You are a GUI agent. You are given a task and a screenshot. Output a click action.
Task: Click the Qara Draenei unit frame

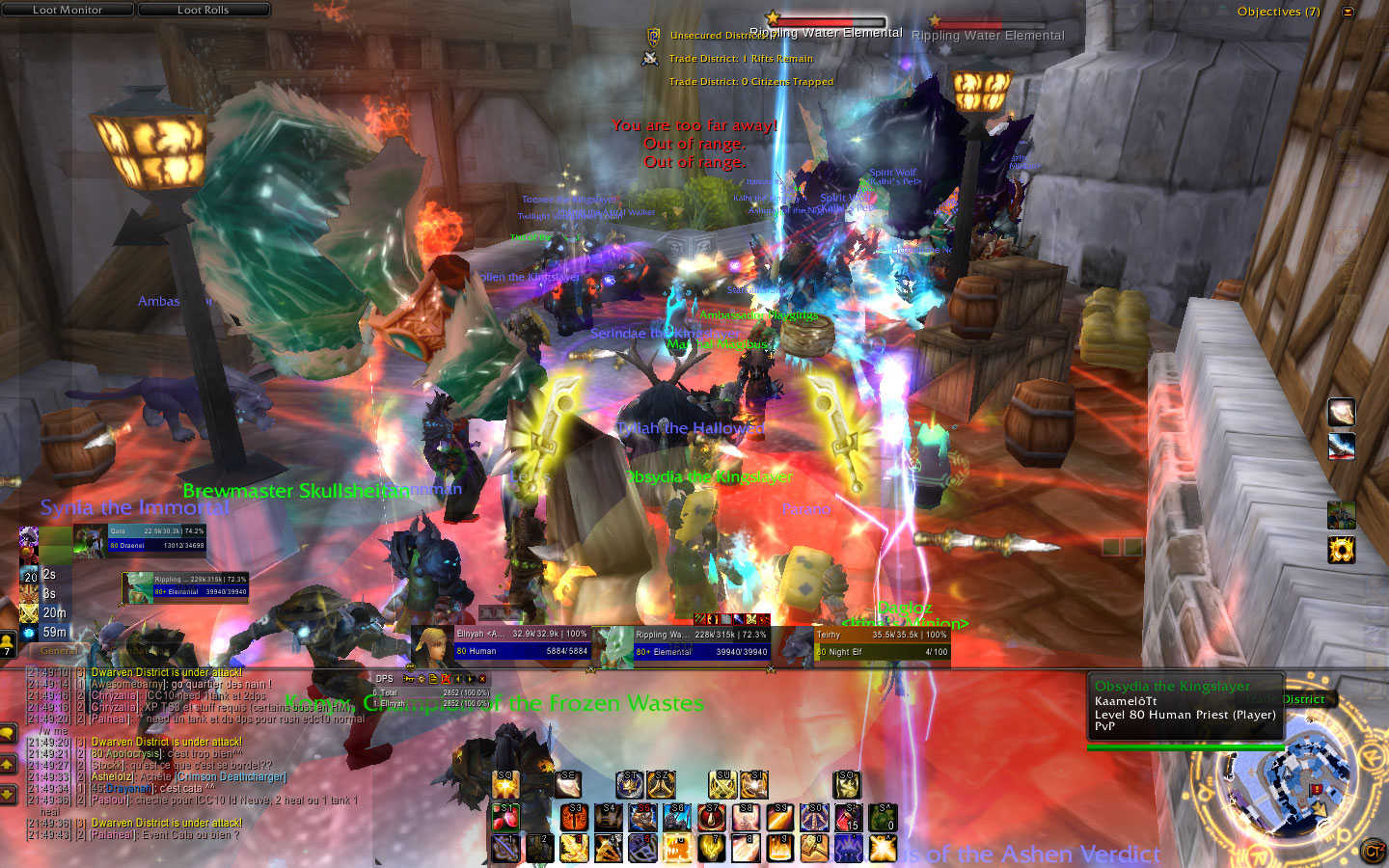click(154, 538)
